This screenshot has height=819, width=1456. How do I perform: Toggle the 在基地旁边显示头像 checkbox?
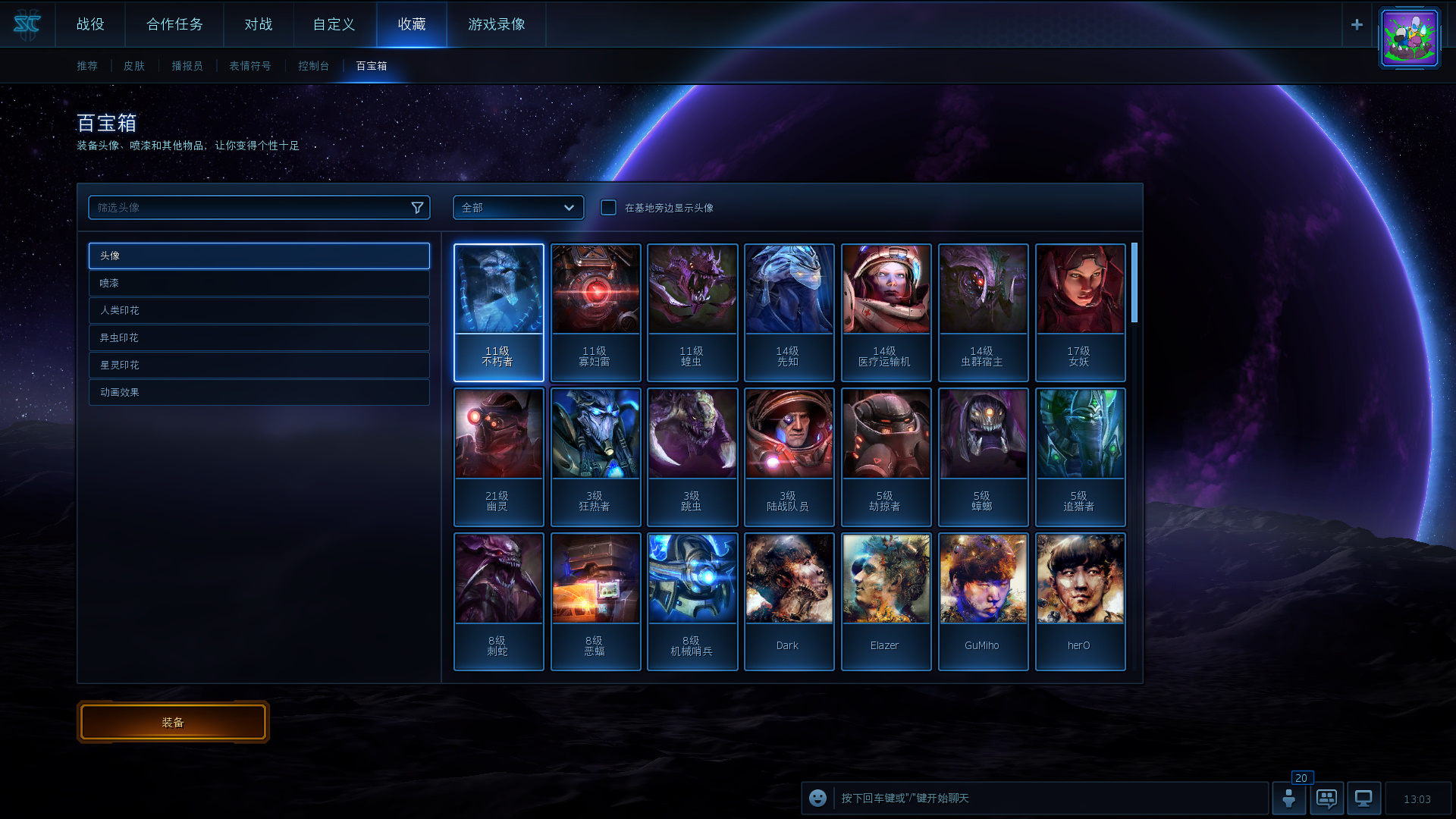tap(608, 208)
